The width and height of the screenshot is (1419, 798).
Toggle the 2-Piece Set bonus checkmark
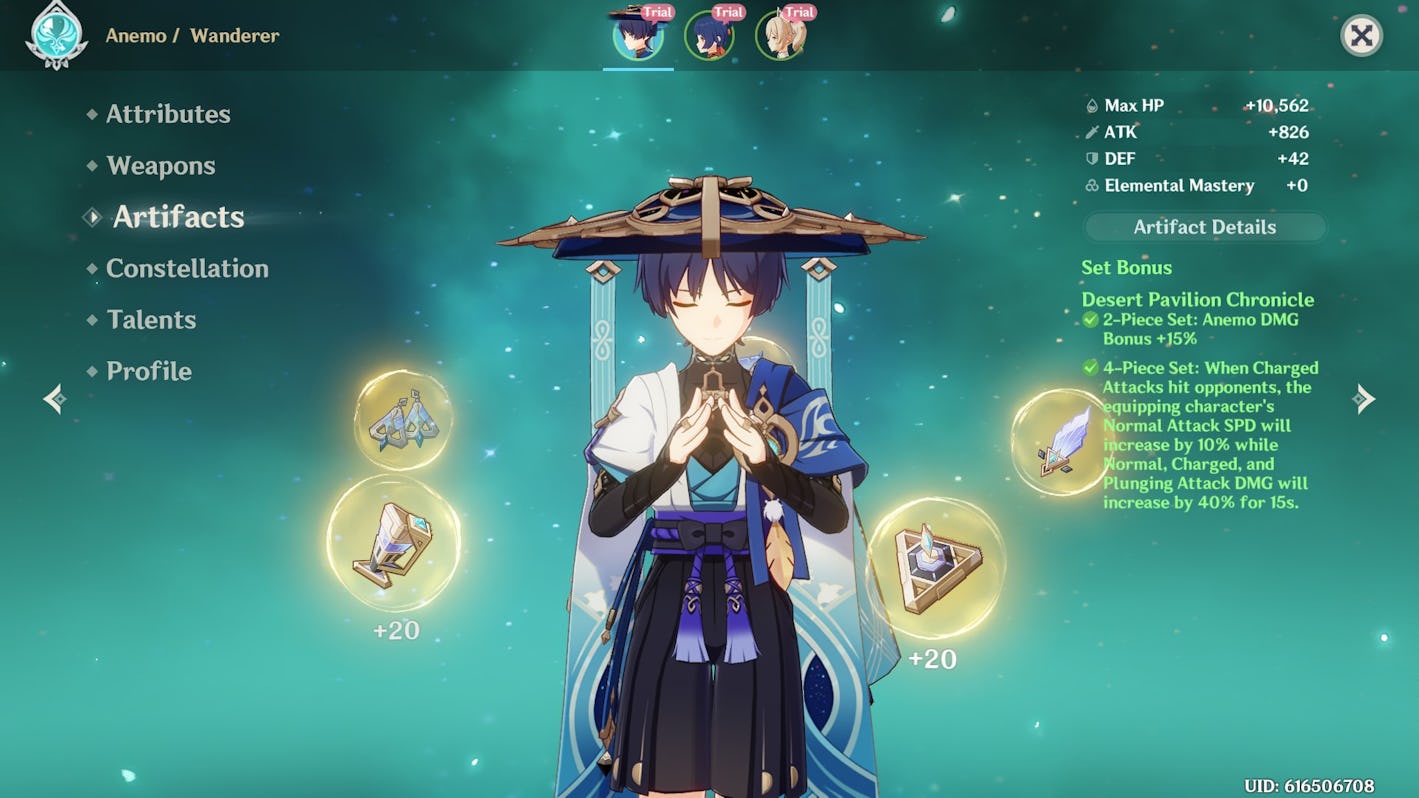1091,319
